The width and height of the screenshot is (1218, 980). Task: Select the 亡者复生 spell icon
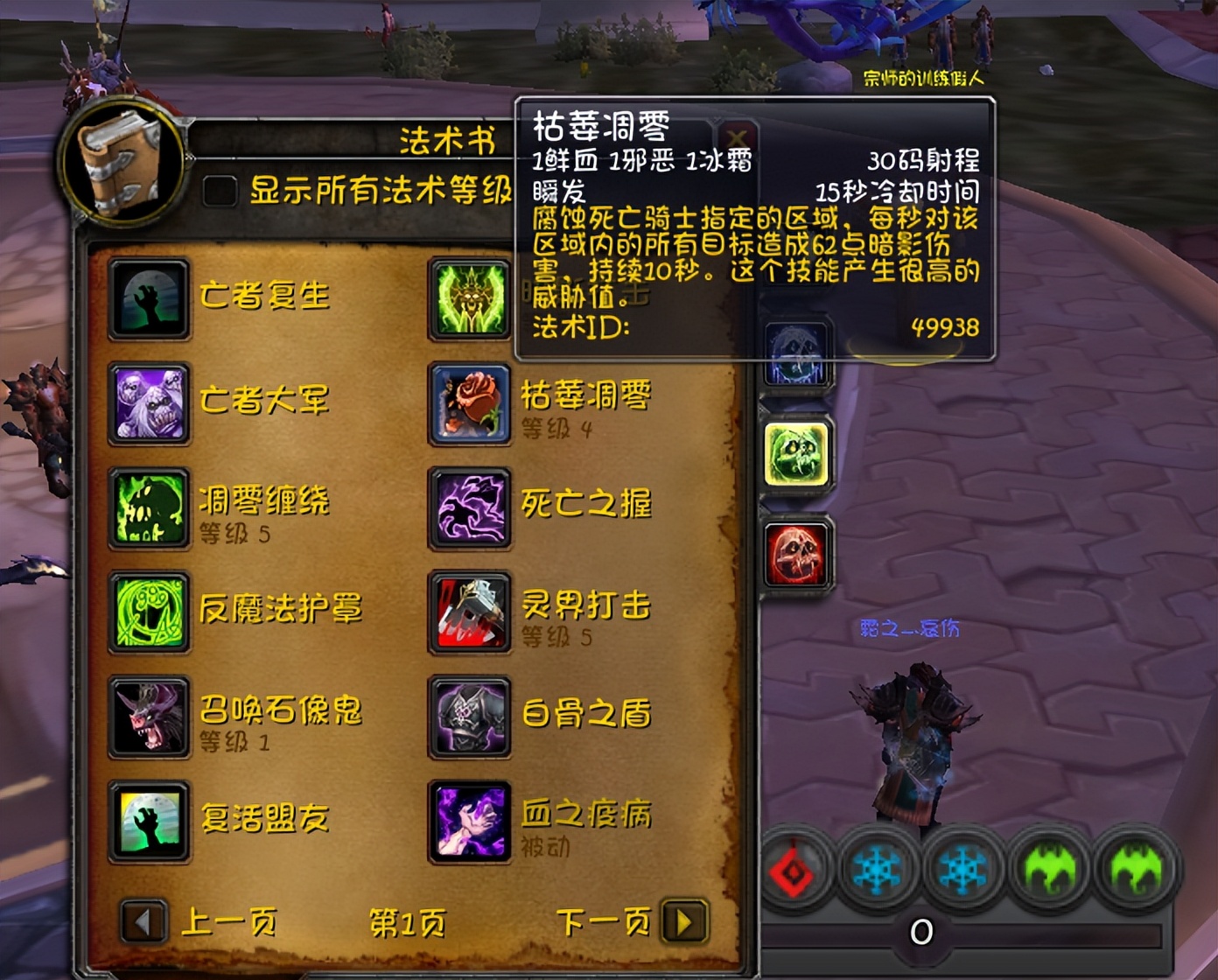149,297
